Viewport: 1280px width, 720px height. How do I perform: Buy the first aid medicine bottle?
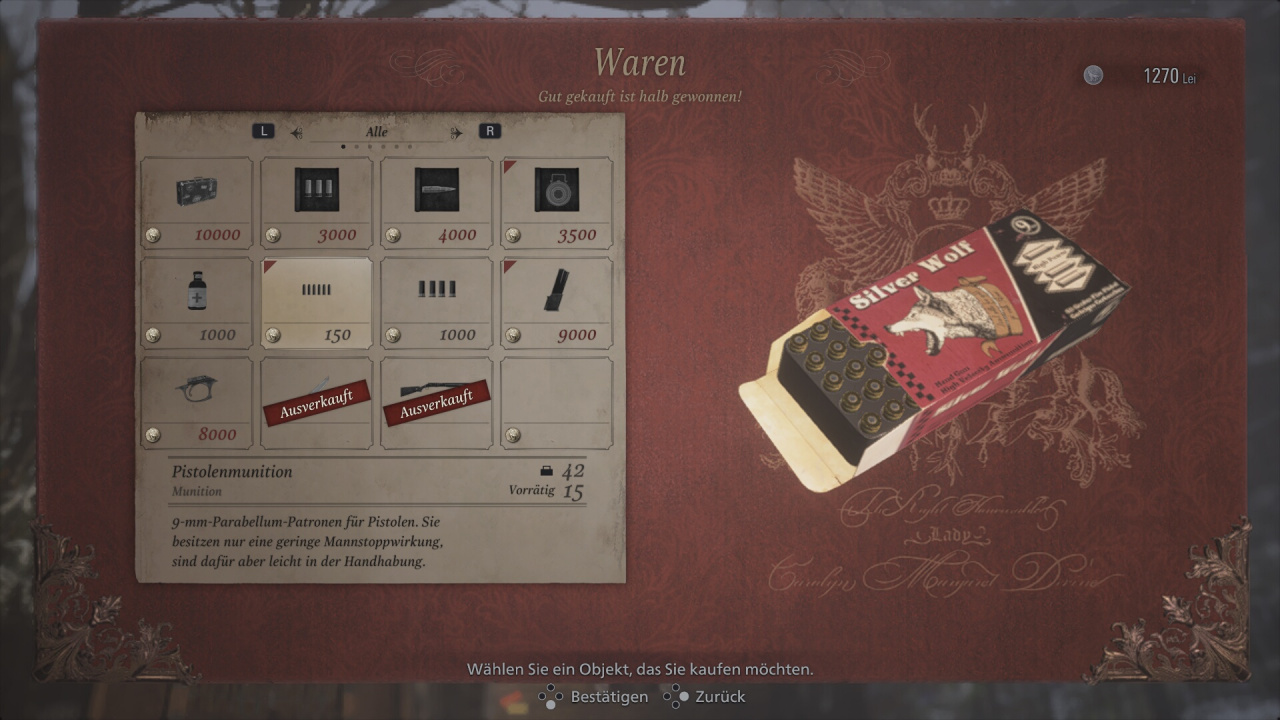pyautogui.click(x=197, y=302)
